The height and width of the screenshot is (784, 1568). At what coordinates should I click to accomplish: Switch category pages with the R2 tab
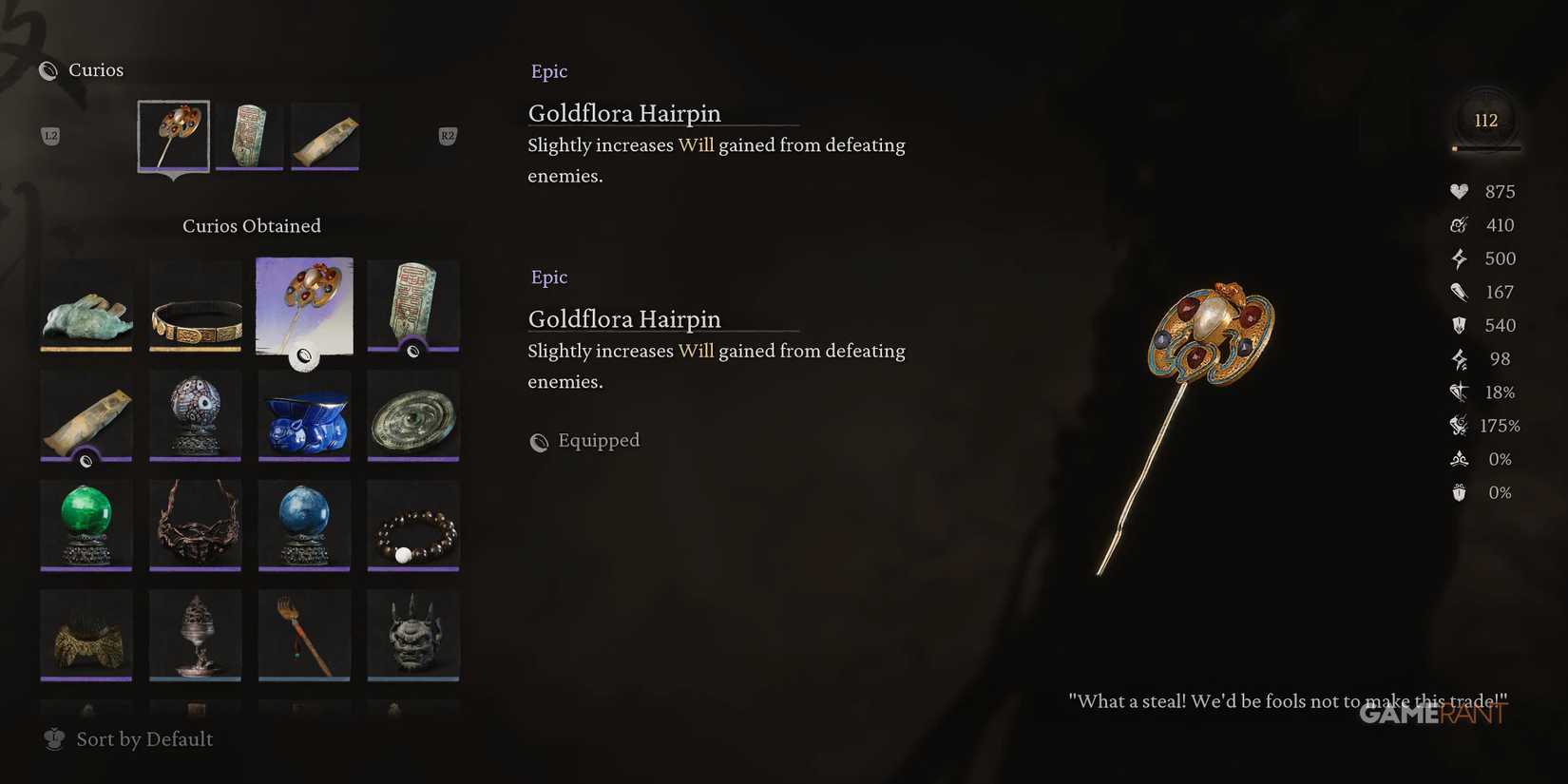(x=446, y=136)
